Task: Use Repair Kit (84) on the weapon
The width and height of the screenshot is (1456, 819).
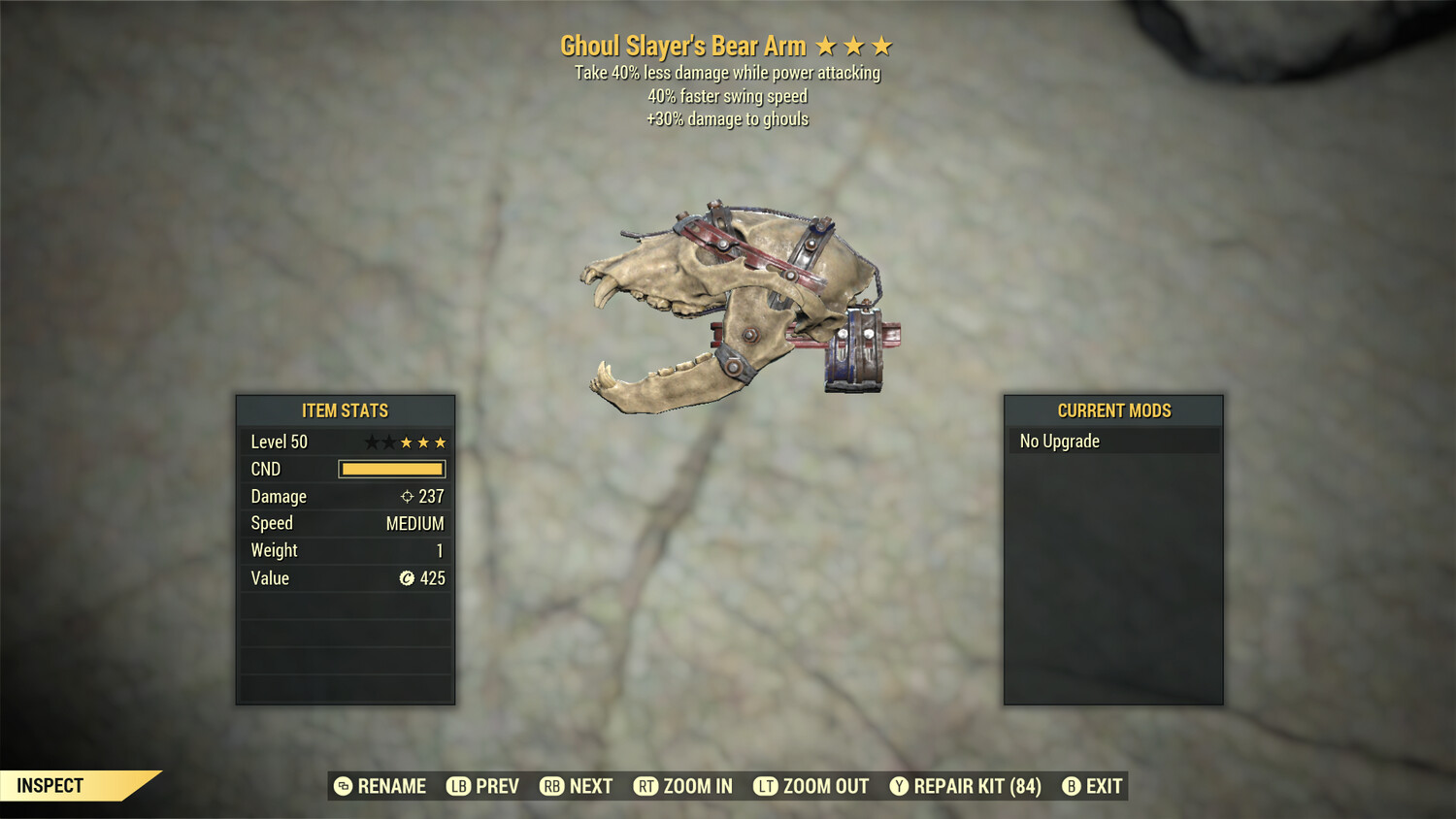Action: [x=966, y=786]
